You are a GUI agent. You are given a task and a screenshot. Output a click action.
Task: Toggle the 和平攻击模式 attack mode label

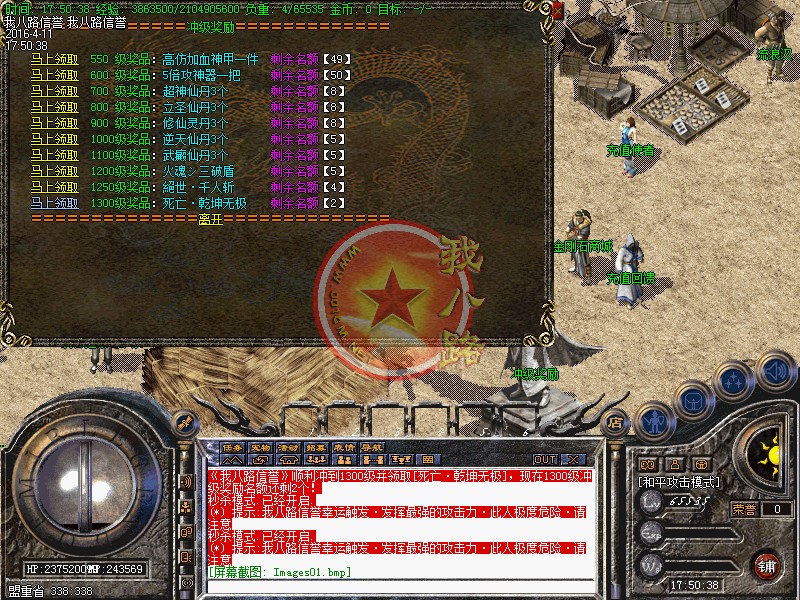[679, 481]
